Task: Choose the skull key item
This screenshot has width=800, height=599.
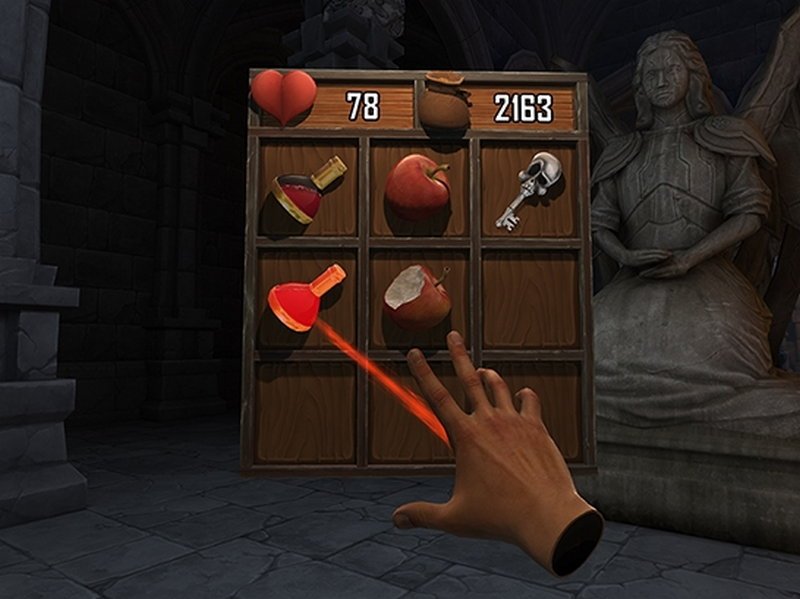Action: [x=528, y=187]
